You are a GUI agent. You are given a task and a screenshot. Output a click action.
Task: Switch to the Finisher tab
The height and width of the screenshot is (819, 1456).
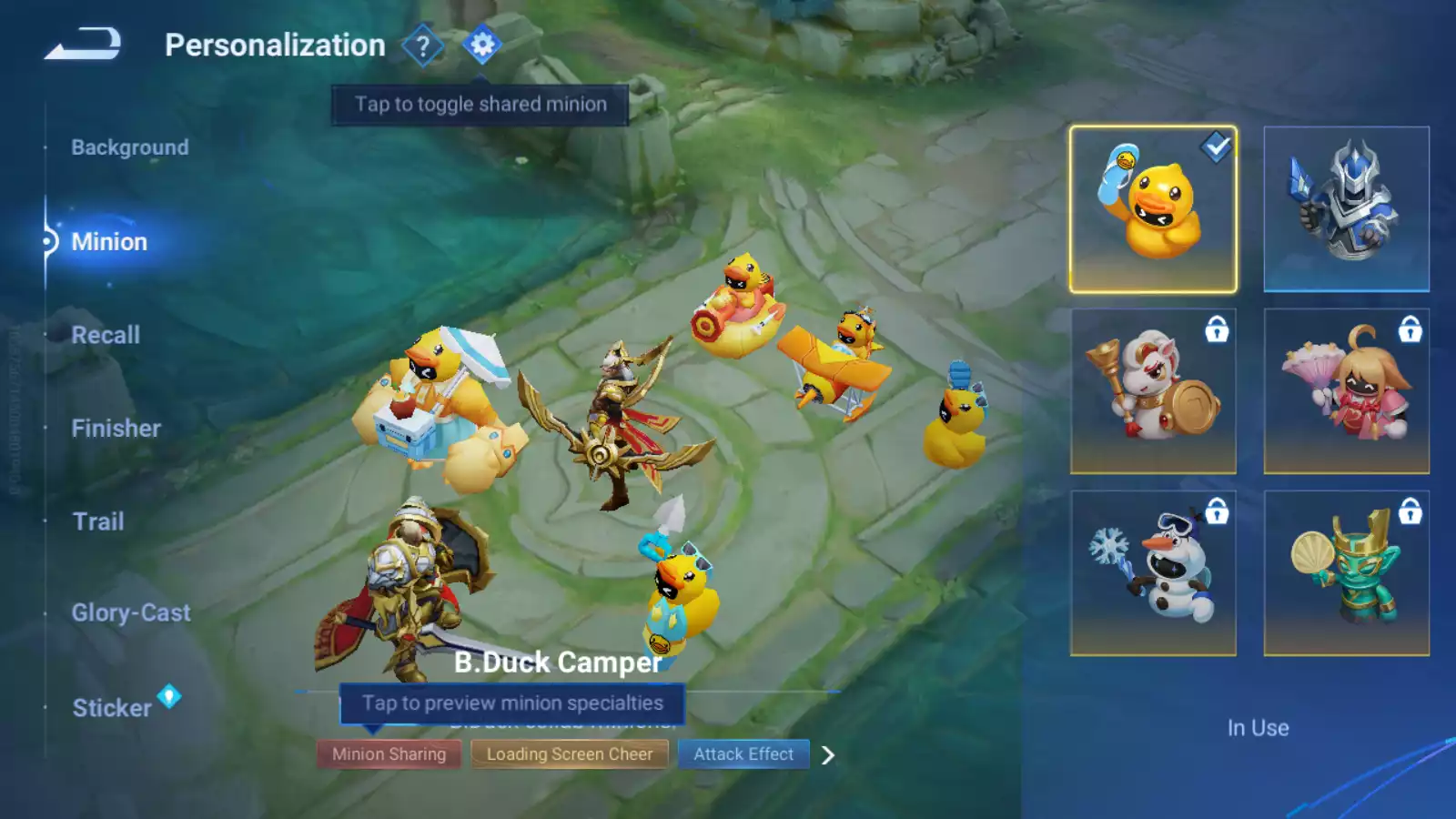click(116, 429)
